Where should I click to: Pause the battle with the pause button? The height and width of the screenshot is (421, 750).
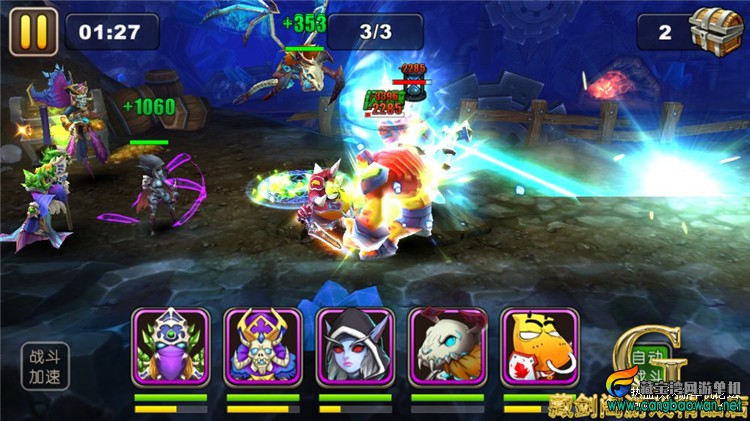[x=33, y=32]
